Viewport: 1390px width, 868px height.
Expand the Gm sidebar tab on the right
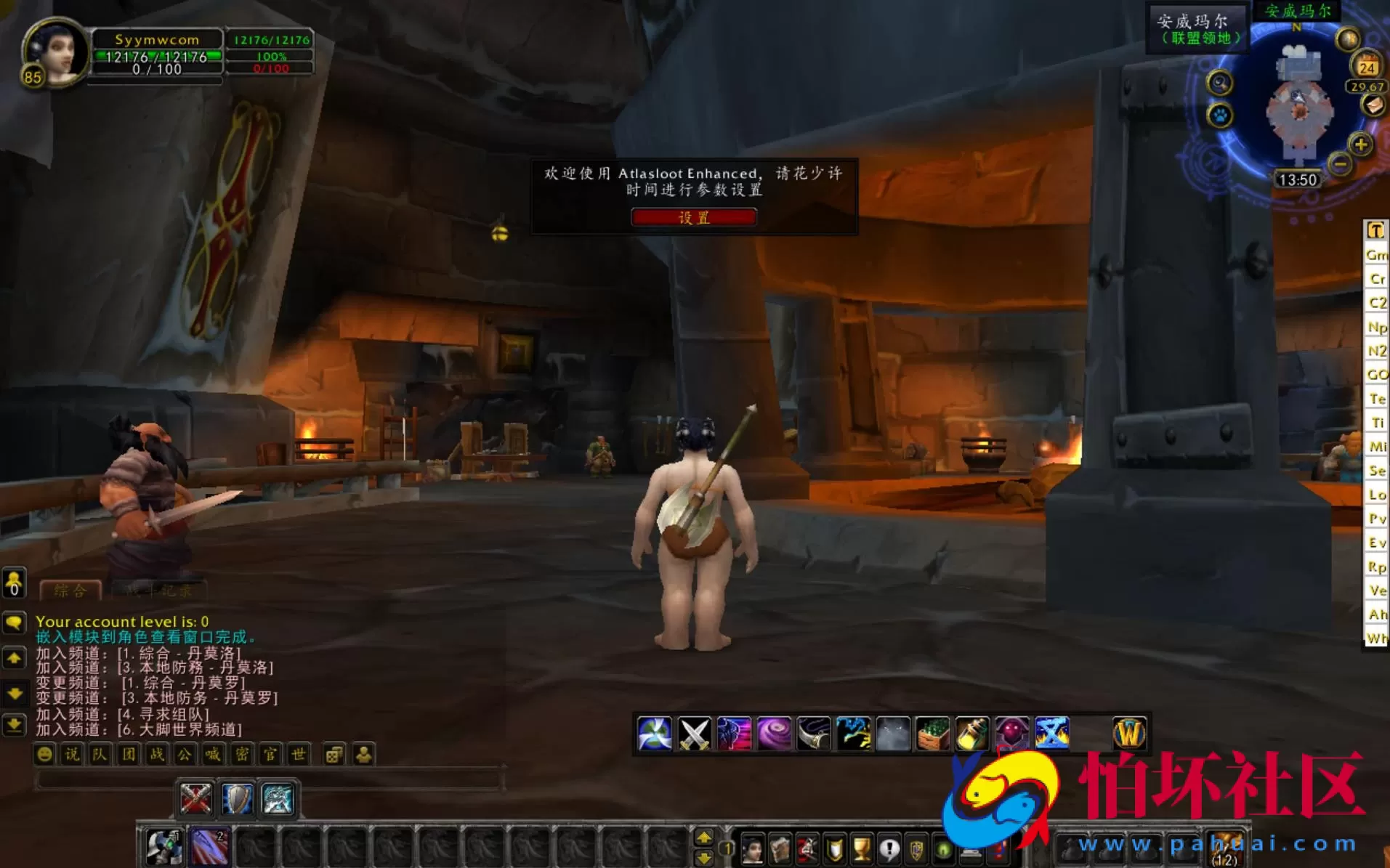pos(1375,255)
